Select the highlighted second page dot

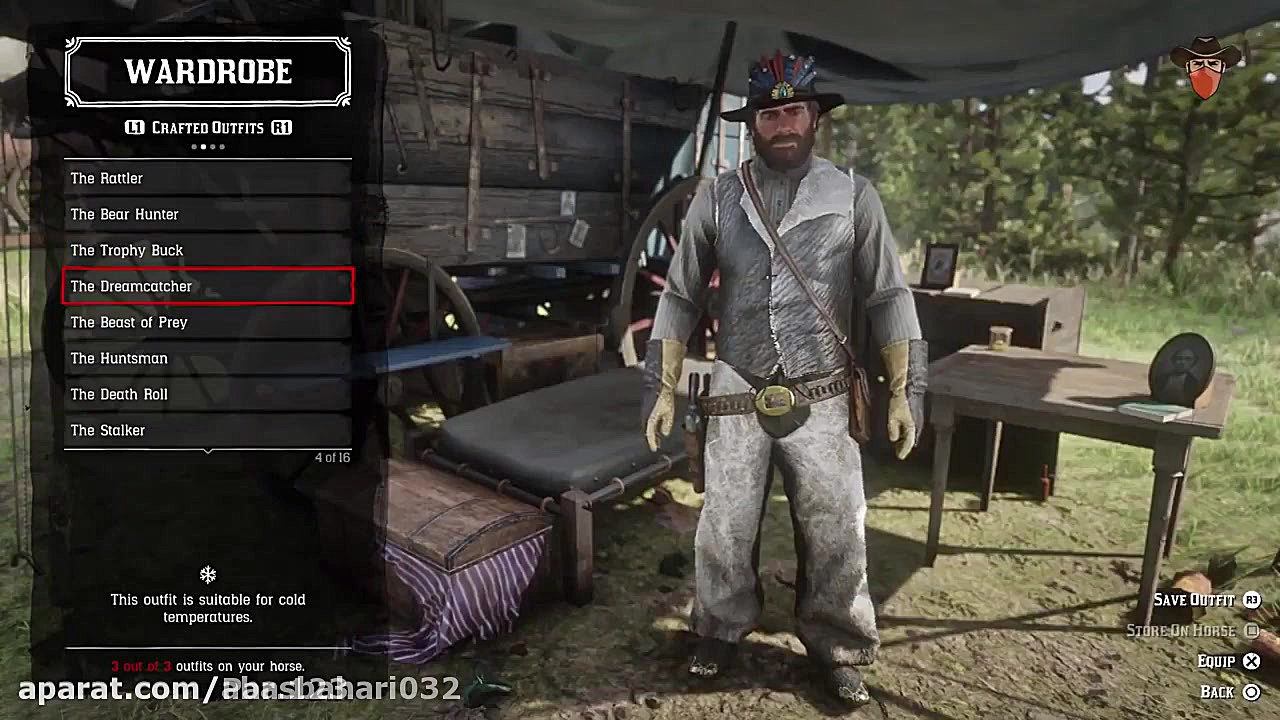pyautogui.click(x=203, y=146)
